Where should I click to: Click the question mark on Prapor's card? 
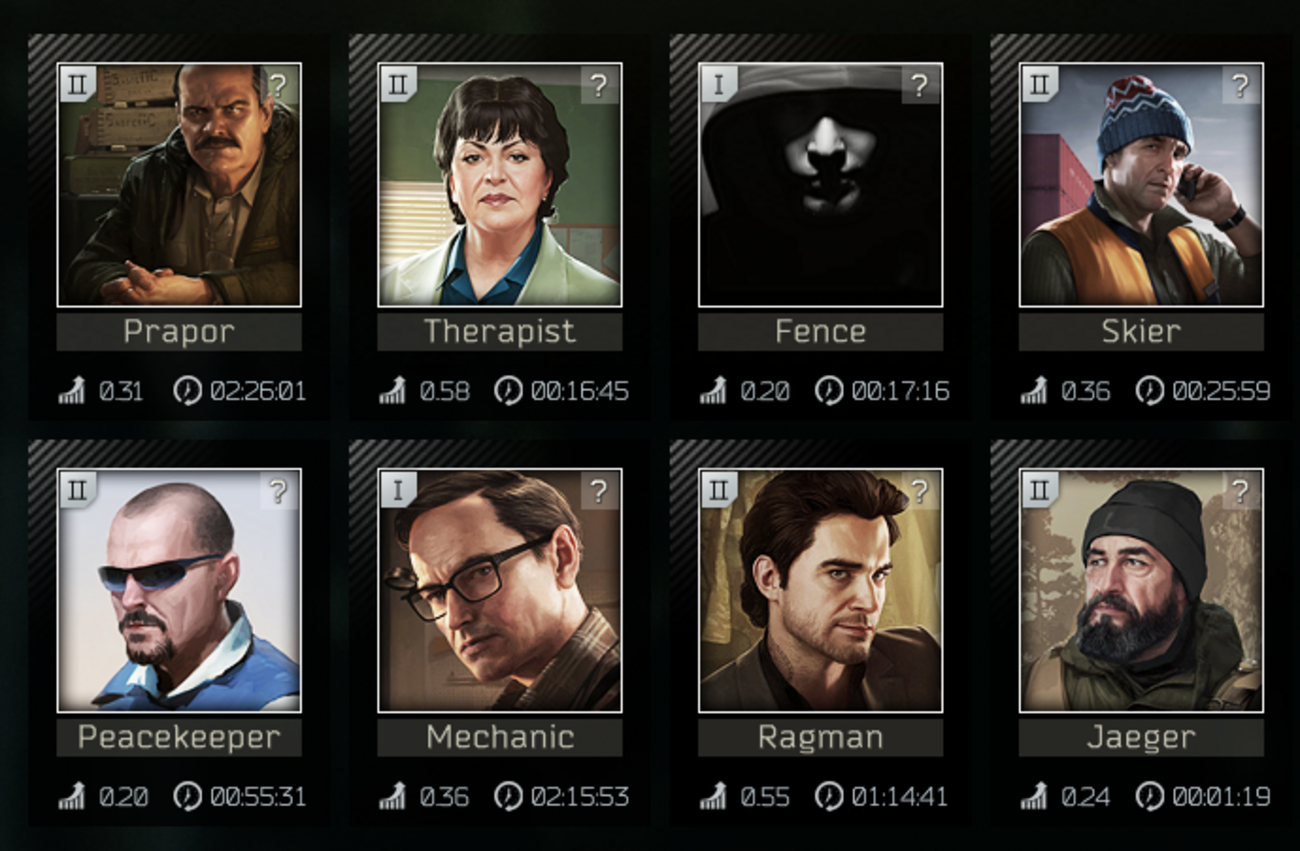pos(279,86)
